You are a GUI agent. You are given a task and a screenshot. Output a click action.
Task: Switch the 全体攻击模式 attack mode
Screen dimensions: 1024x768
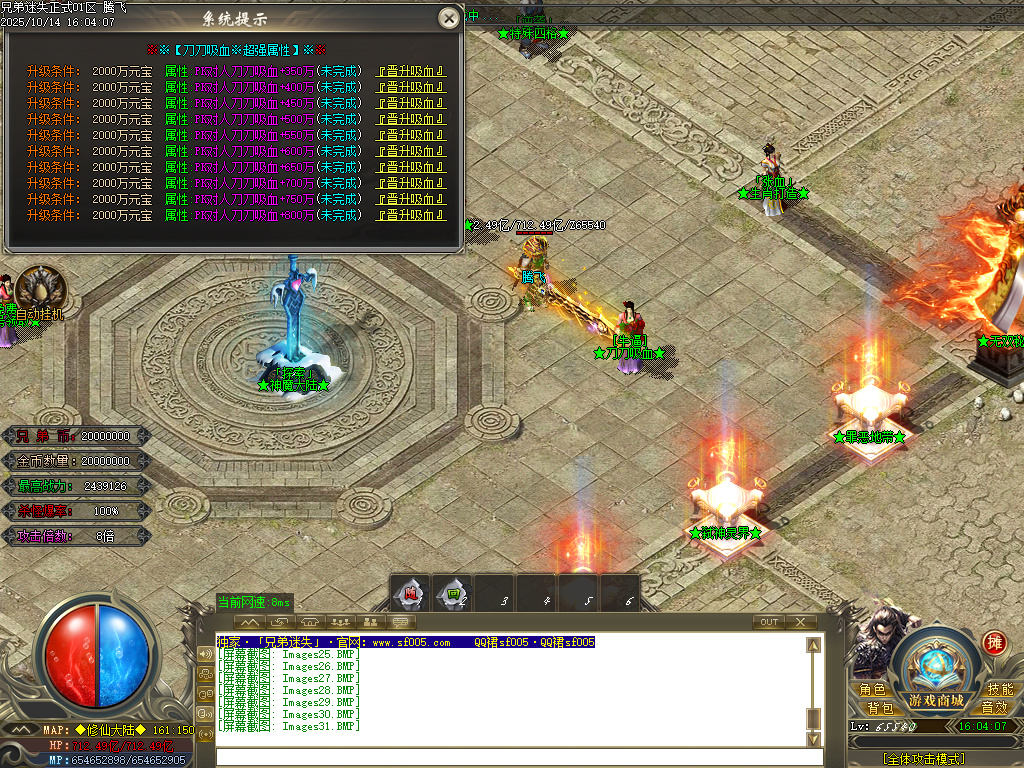tap(923, 759)
